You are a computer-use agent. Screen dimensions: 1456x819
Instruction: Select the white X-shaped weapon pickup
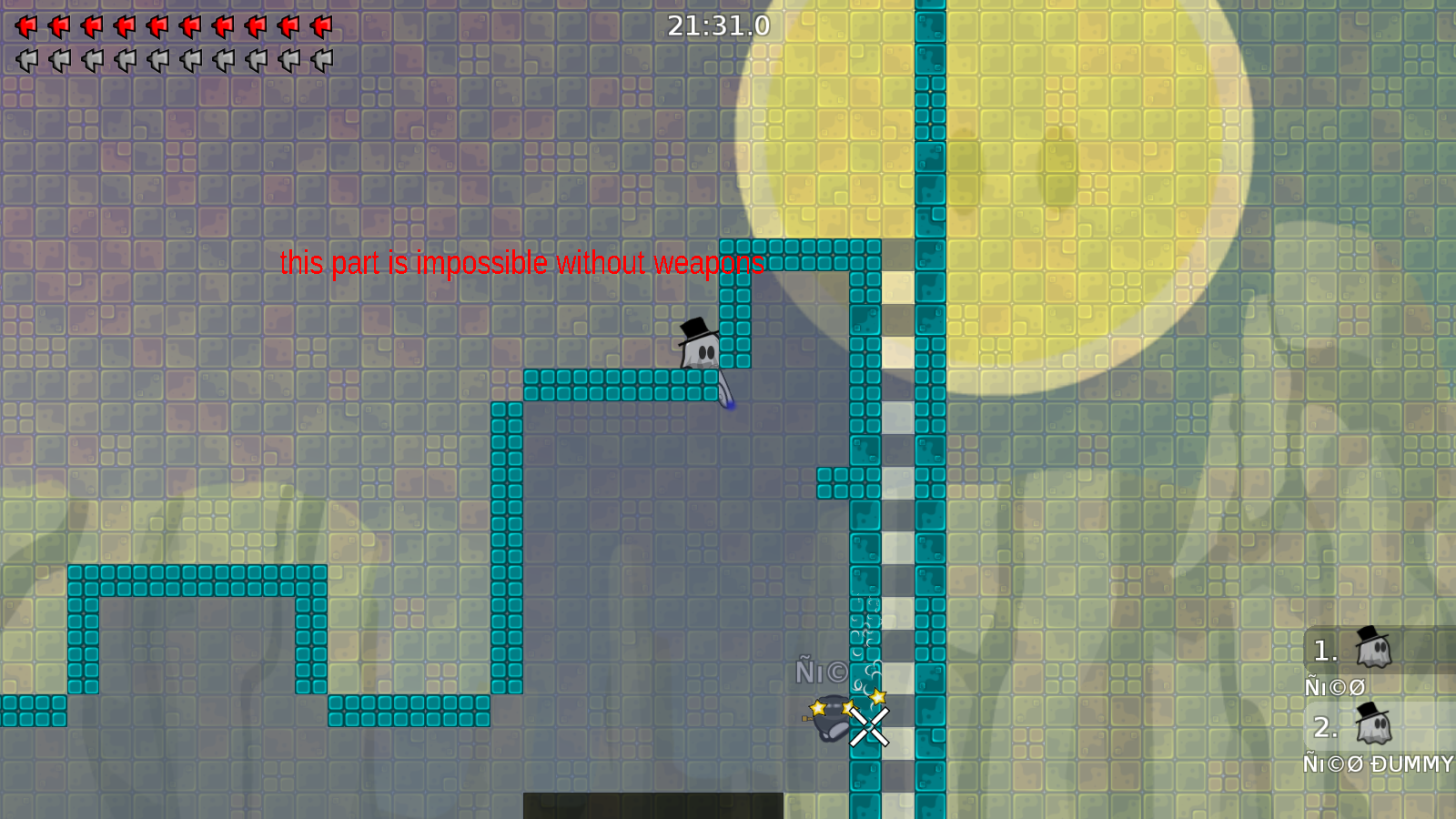(868, 726)
